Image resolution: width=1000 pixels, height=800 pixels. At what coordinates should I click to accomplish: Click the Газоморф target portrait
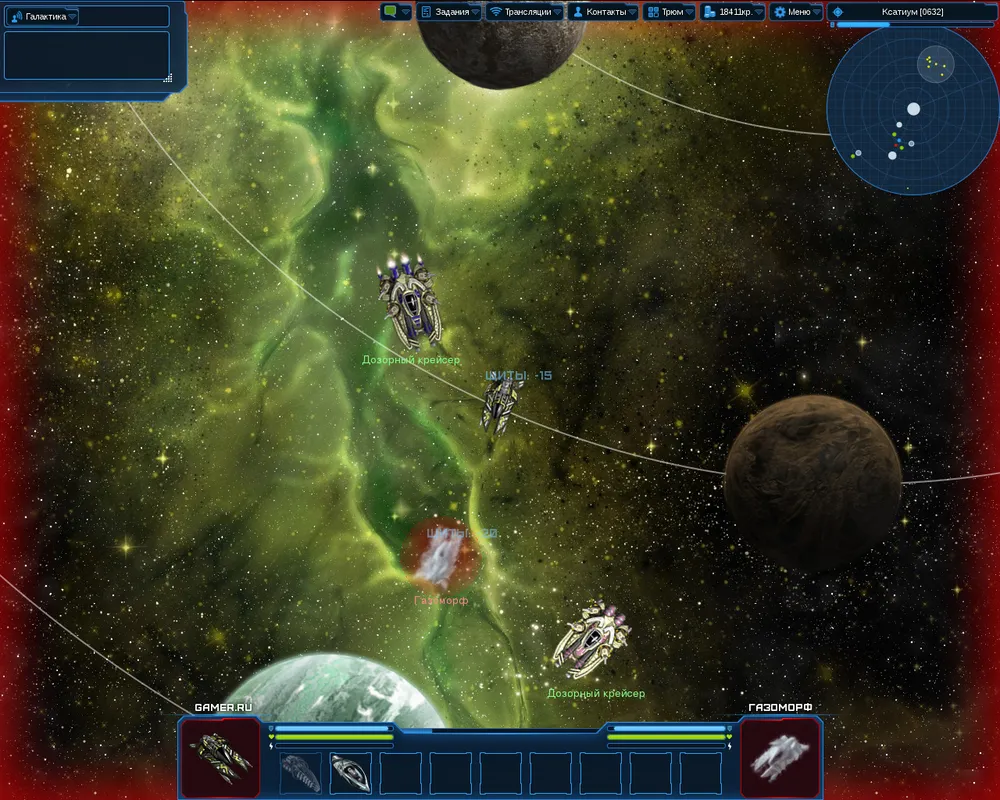point(780,755)
